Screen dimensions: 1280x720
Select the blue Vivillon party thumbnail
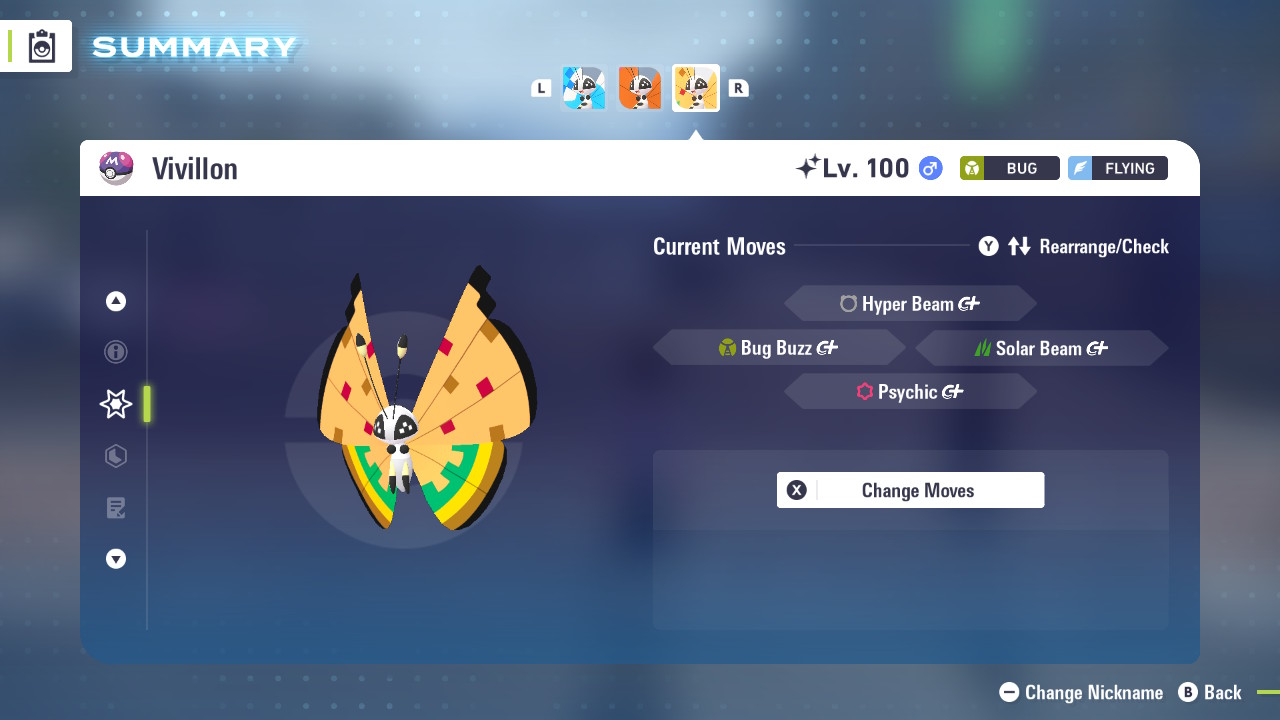point(584,88)
